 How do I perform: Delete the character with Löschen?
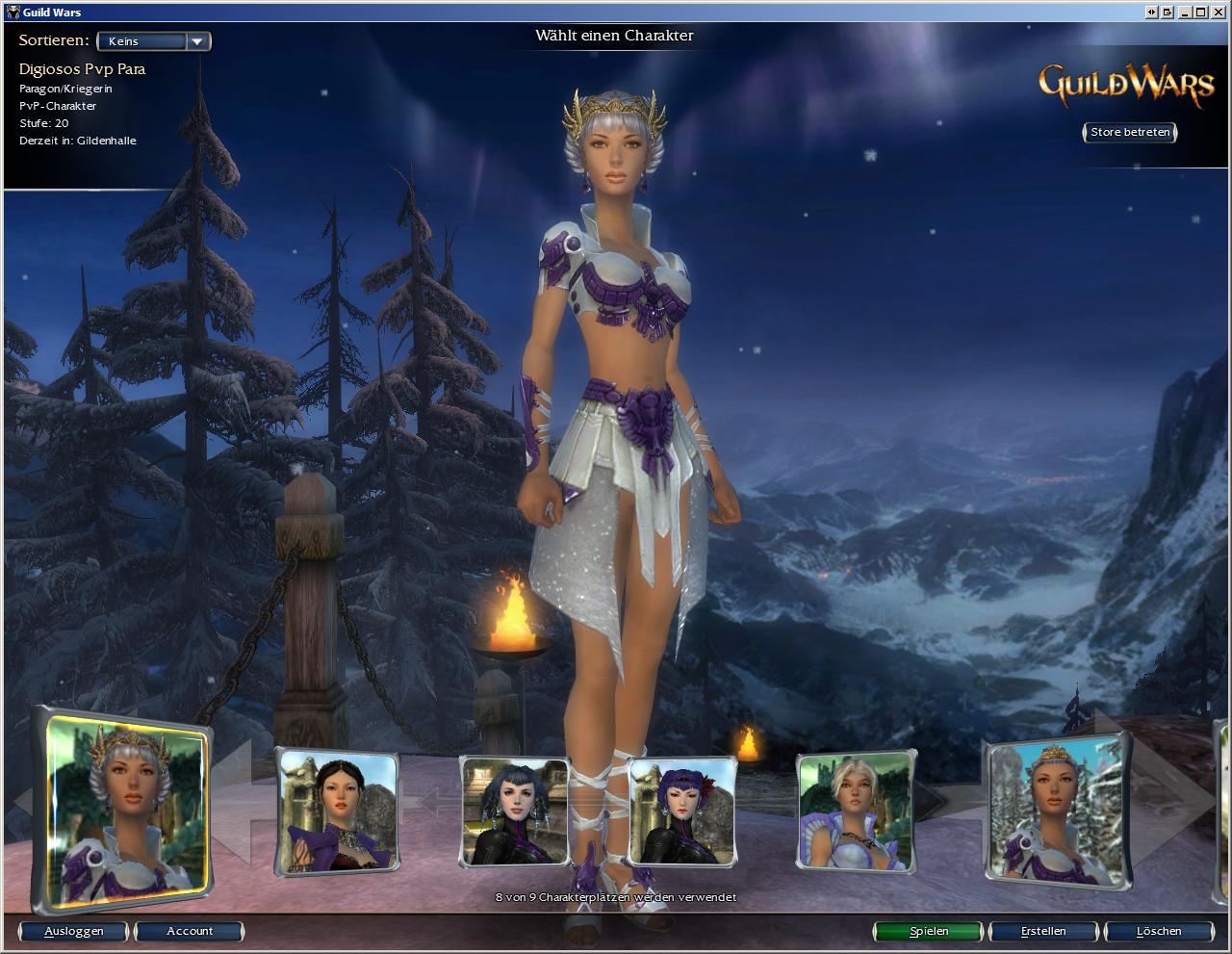click(1158, 931)
